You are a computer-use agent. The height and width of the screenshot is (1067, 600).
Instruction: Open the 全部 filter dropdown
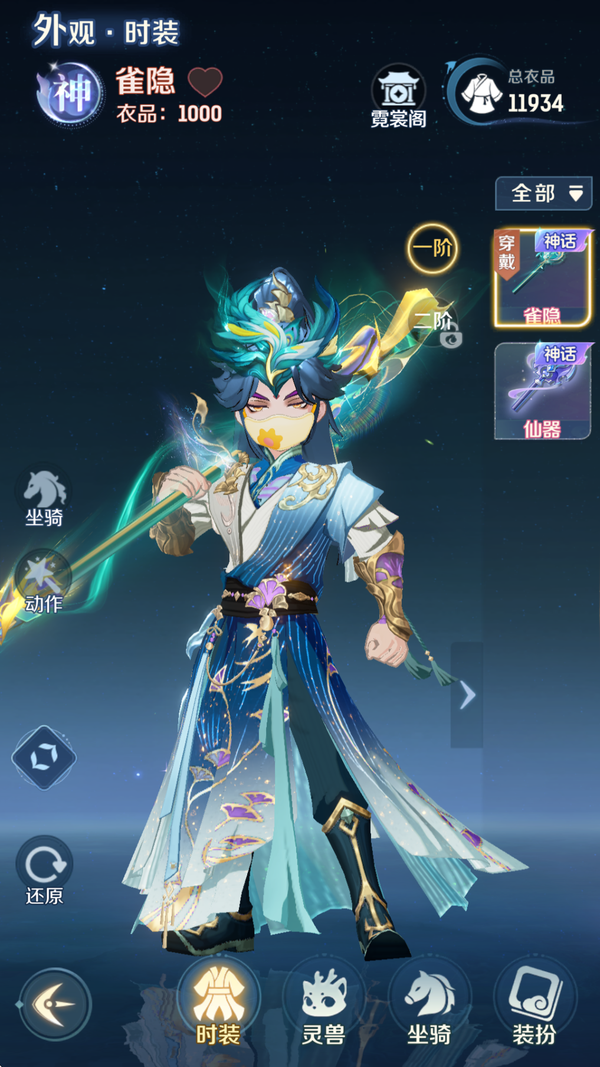tap(545, 193)
